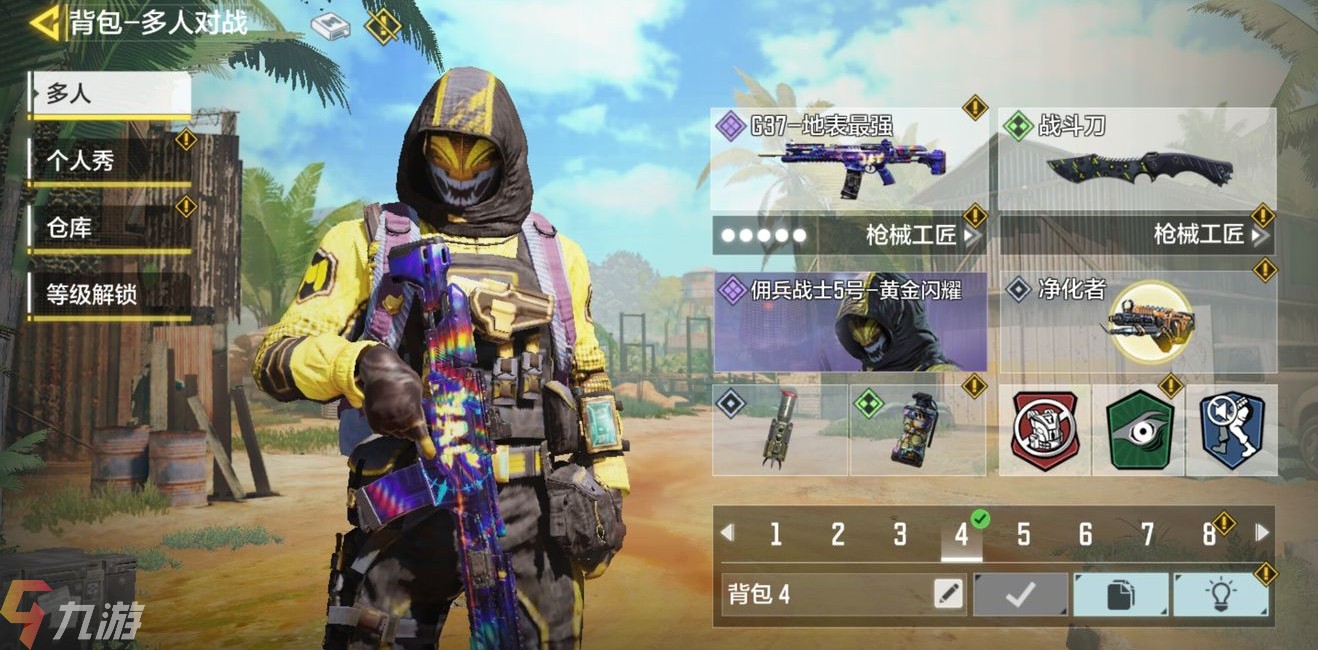1318x650 pixels.
Task: Choose the graffiti grenade tactical slot
Action: tap(916, 430)
